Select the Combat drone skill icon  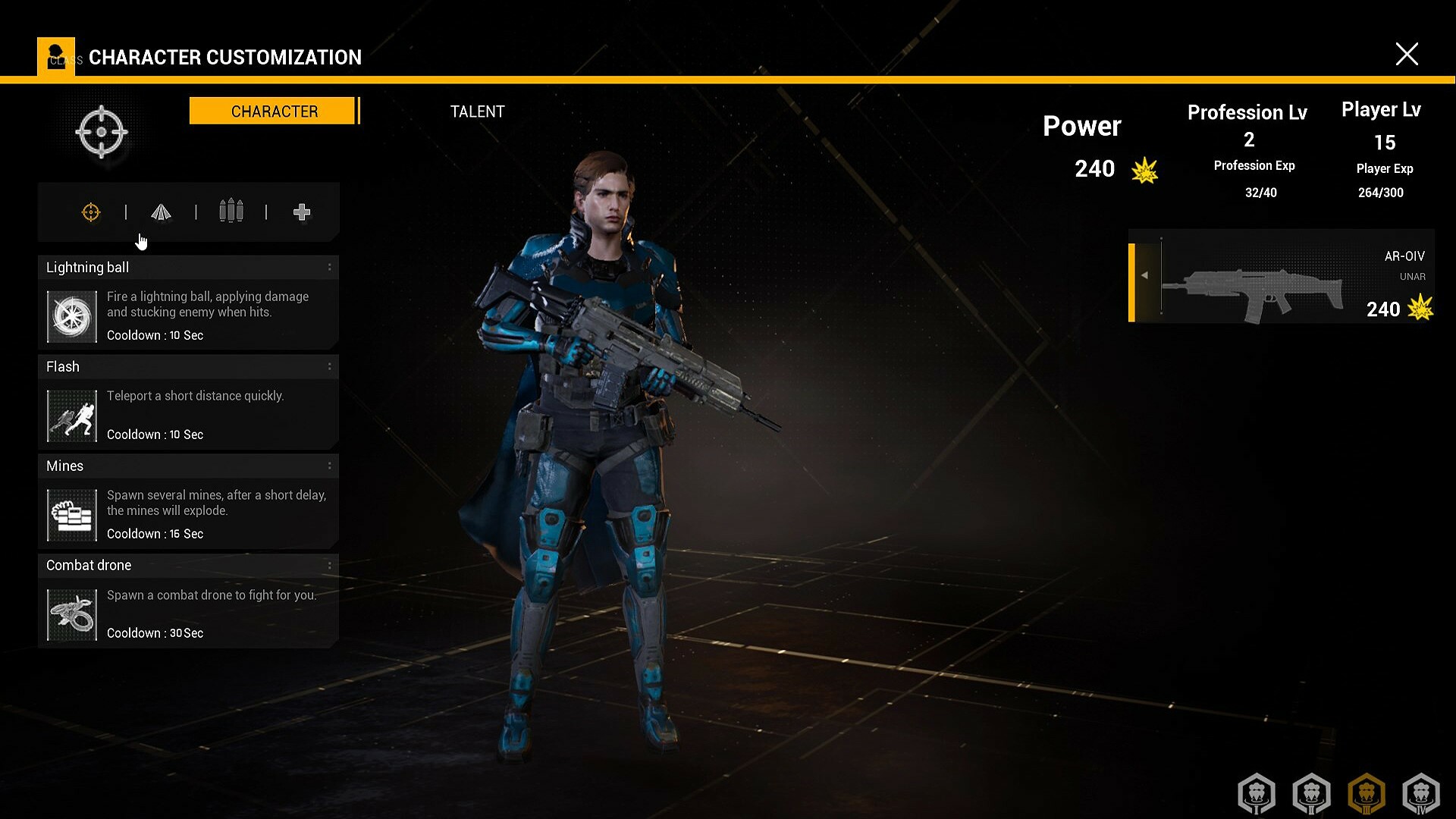click(x=72, y=614)
